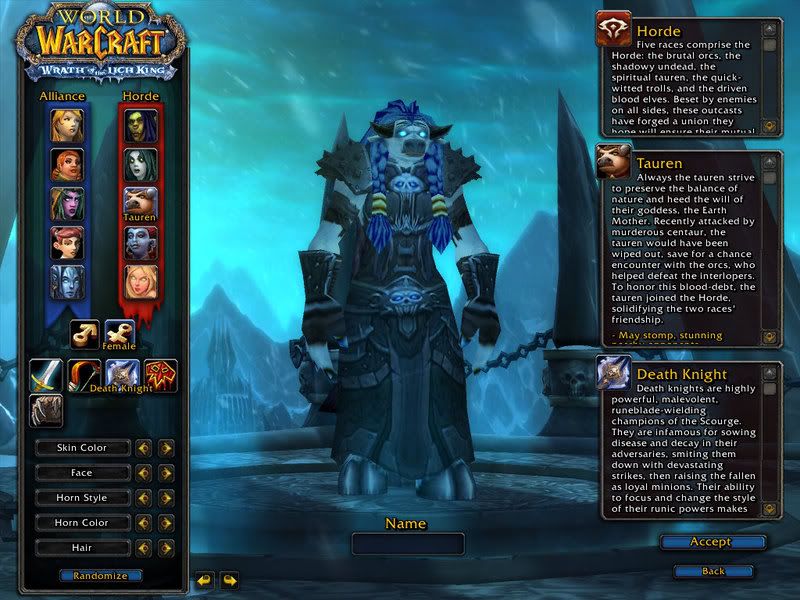This screenshot has width=800, height=600.
Task: Accept the character creation
Action: [712, 542]
